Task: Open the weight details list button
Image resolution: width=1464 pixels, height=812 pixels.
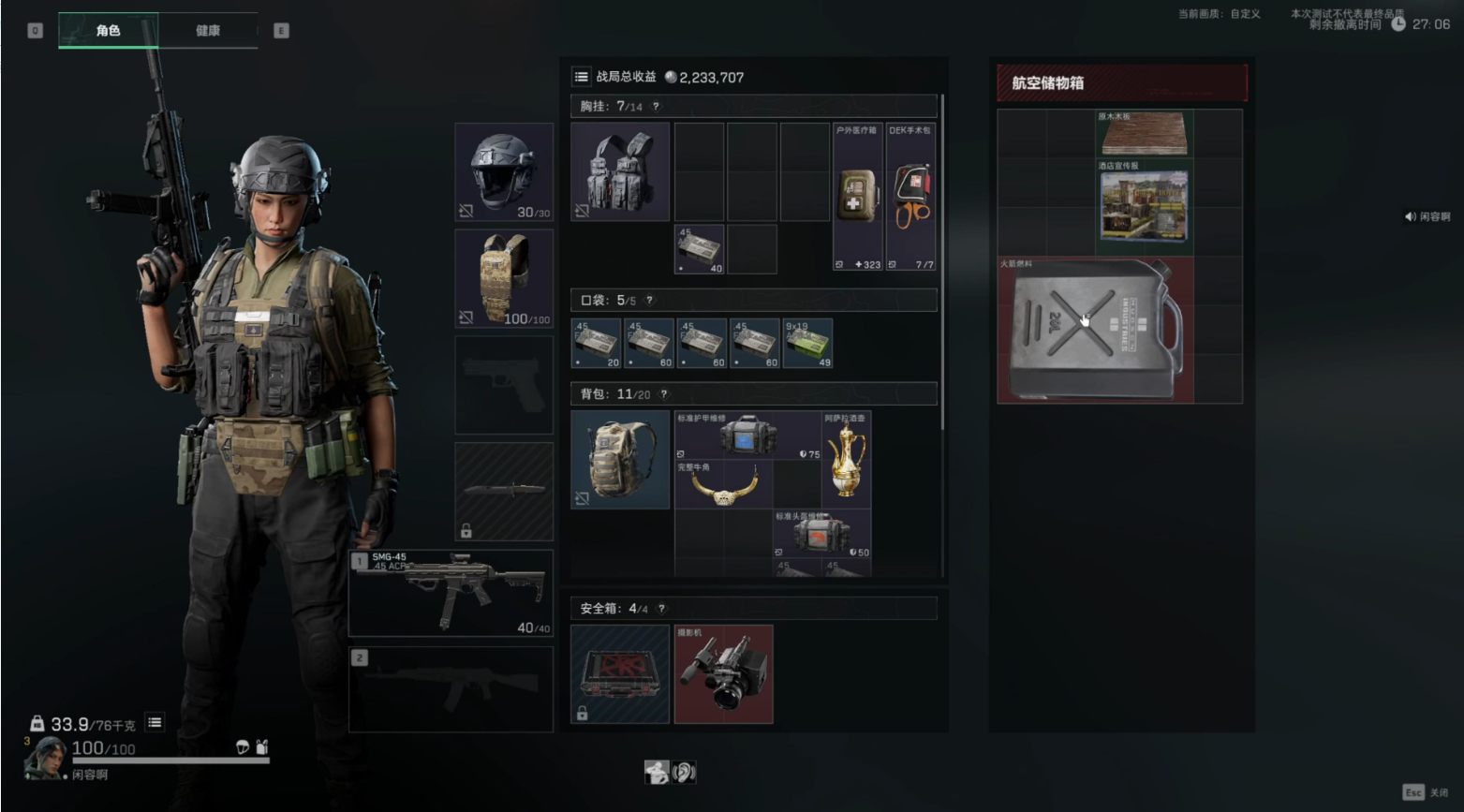Action: coord(155,722)
